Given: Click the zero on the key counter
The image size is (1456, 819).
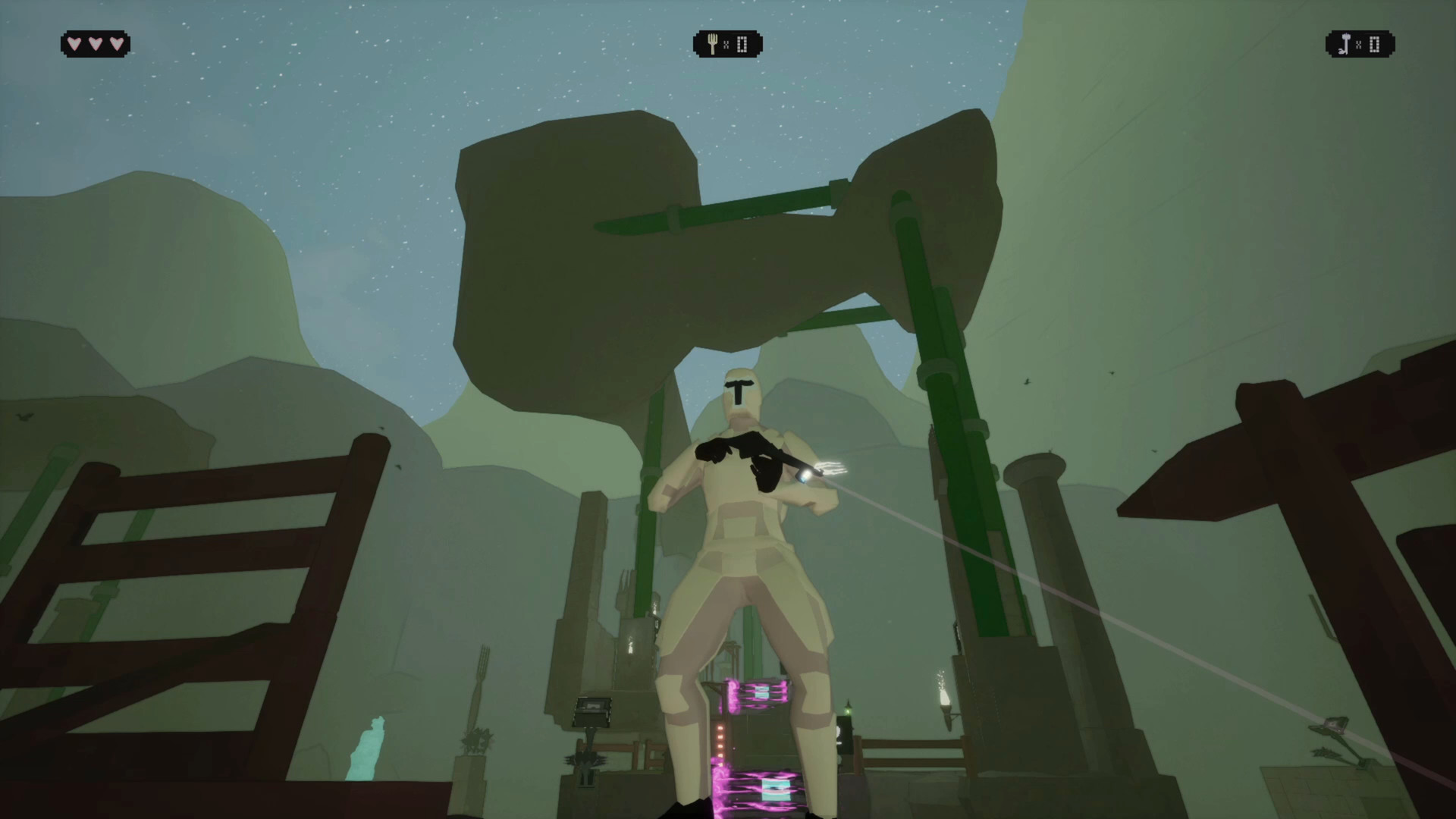Looking at the screenshot, I should pyautogui.click(x=1373, y=44).
